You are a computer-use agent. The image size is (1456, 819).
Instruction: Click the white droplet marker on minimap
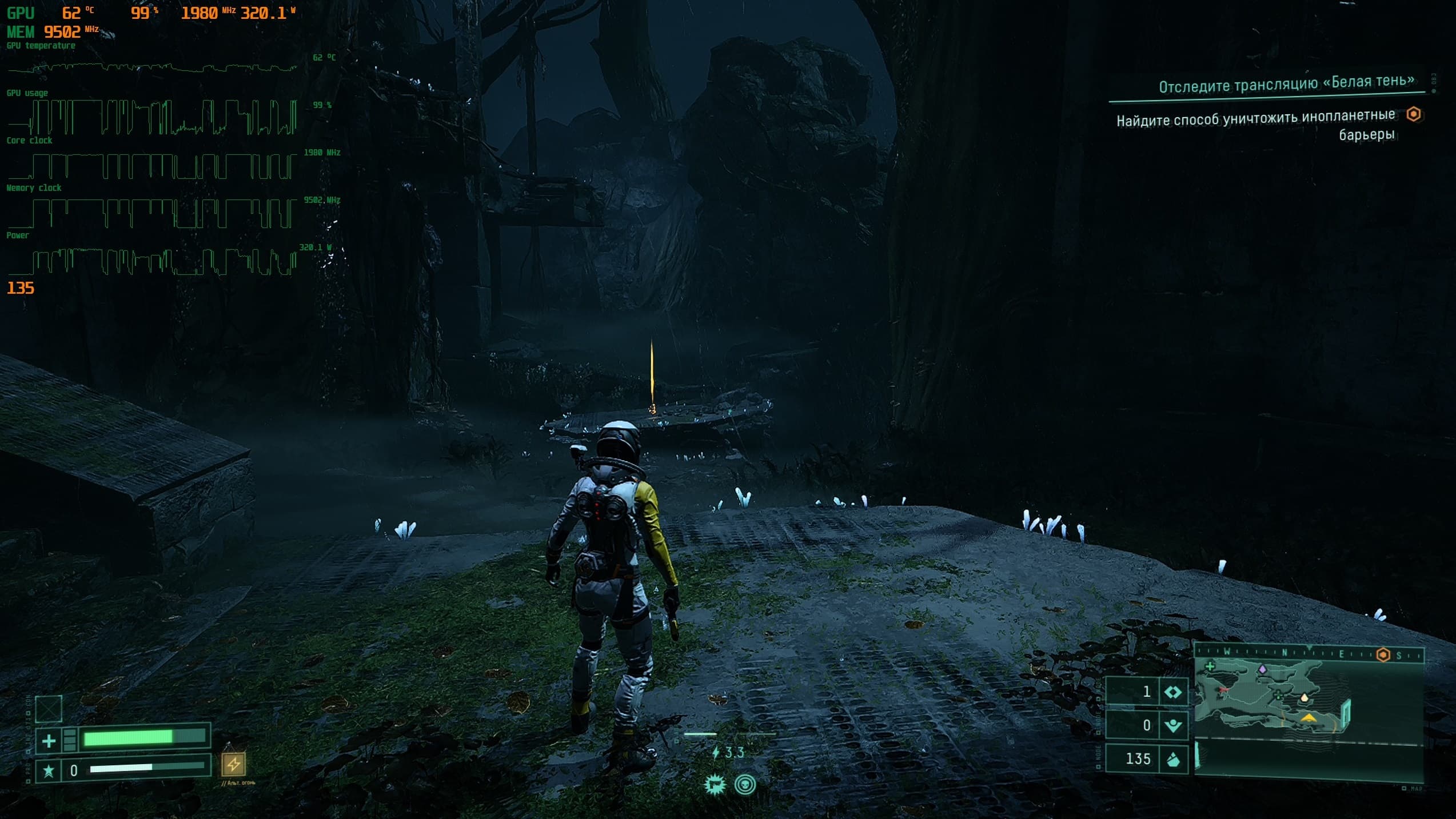1305,698
